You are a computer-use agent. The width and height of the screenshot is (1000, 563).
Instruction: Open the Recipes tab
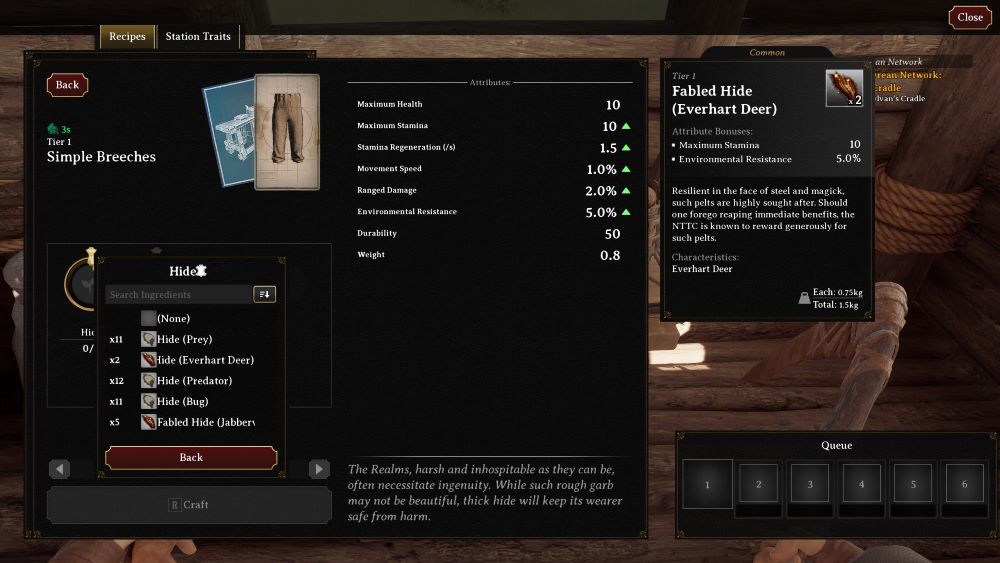[x=127, y=37]
